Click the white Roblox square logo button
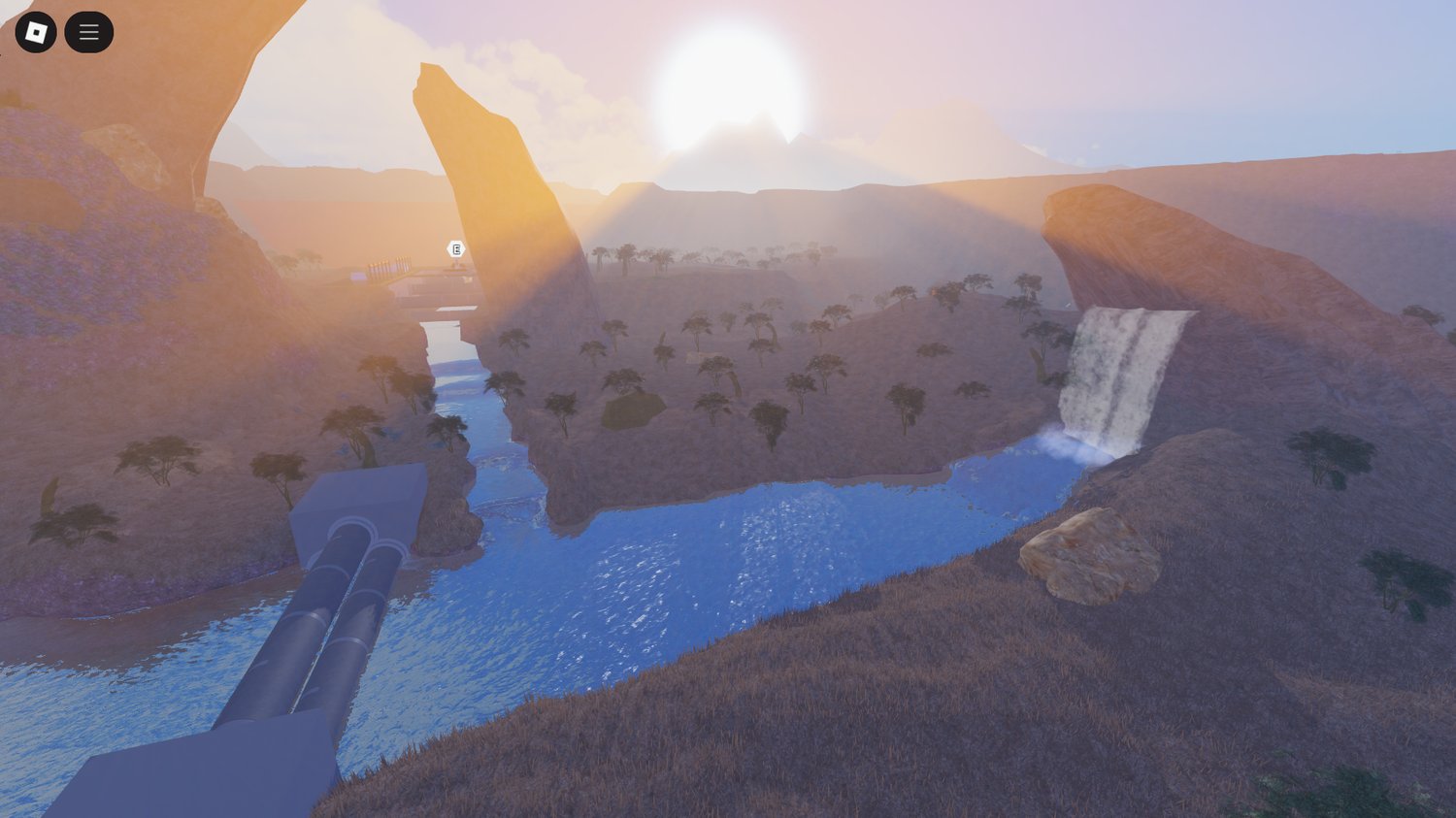 pos(35,31)
